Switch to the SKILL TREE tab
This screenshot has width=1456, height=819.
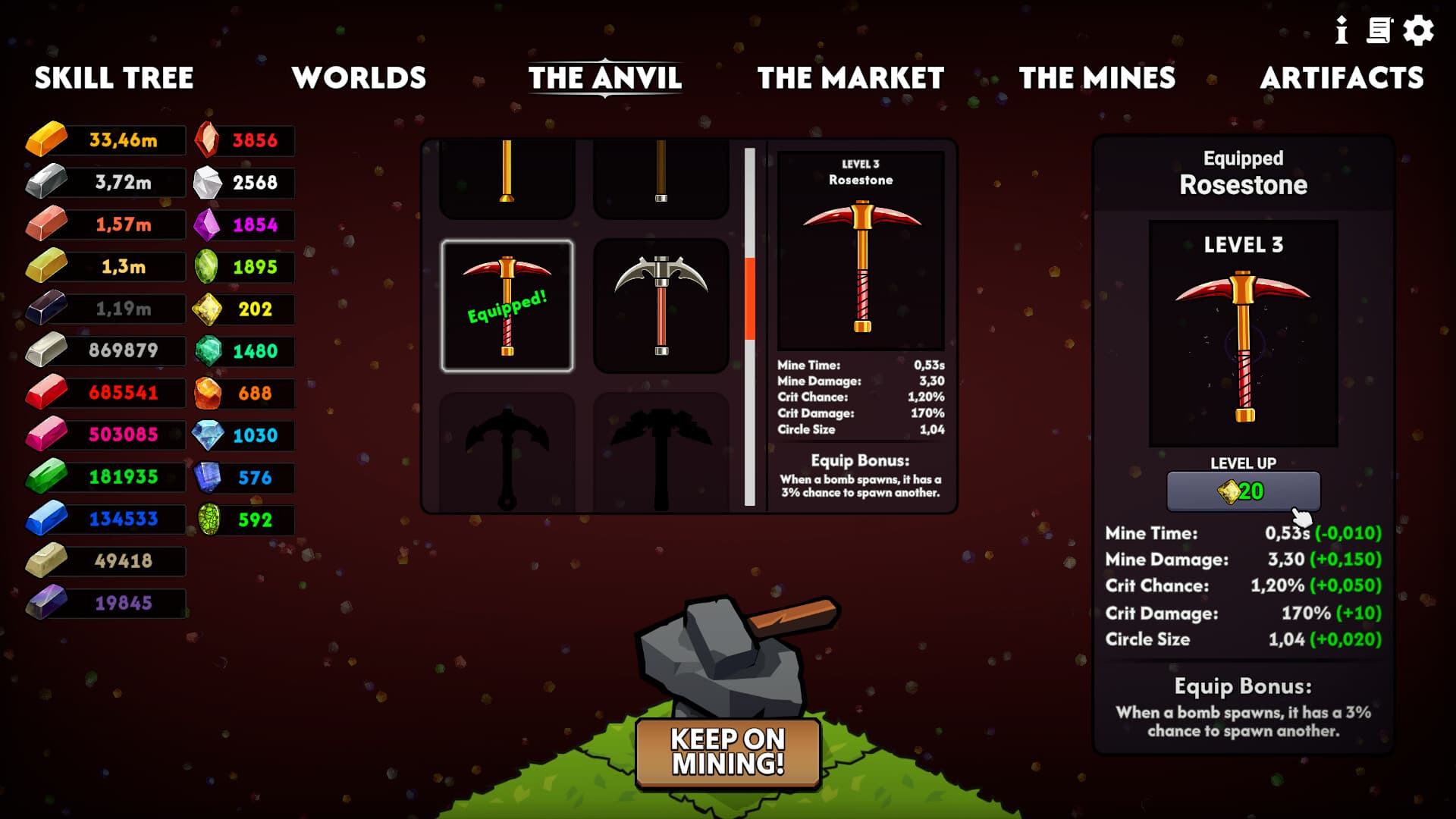tap(115, 77)
